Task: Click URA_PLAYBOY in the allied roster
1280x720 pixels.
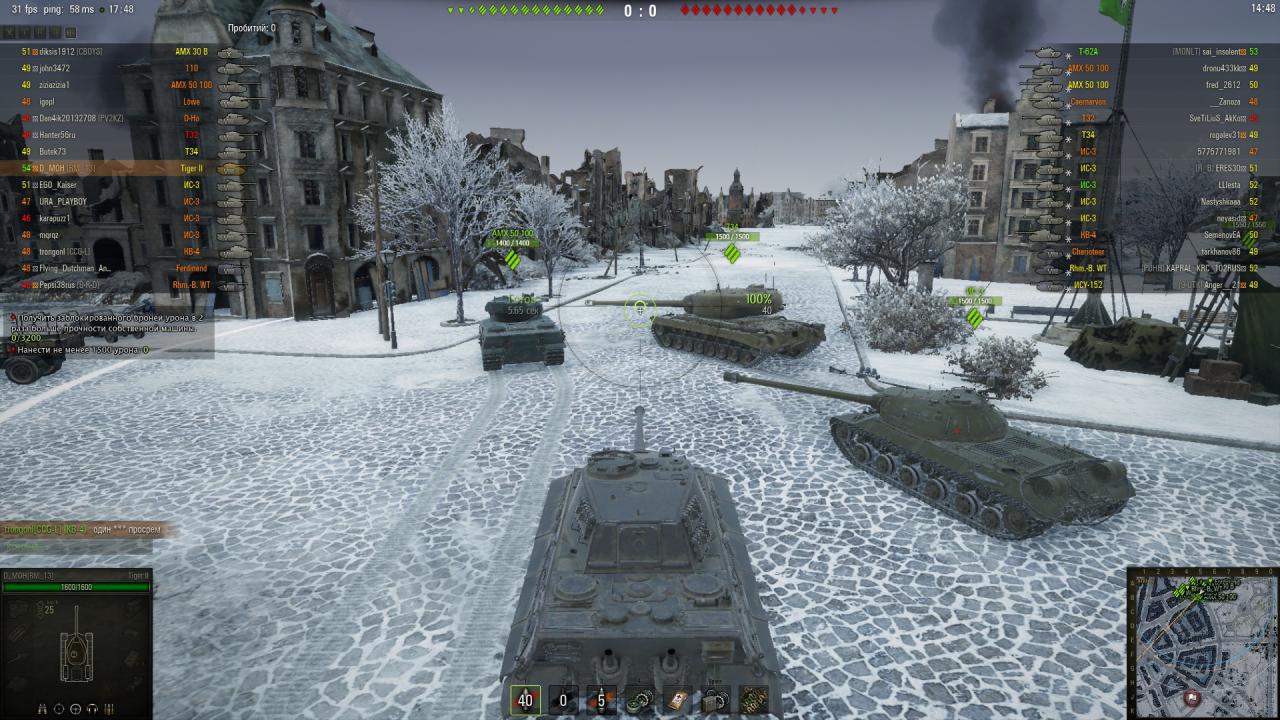Action: tap(64, 201)
